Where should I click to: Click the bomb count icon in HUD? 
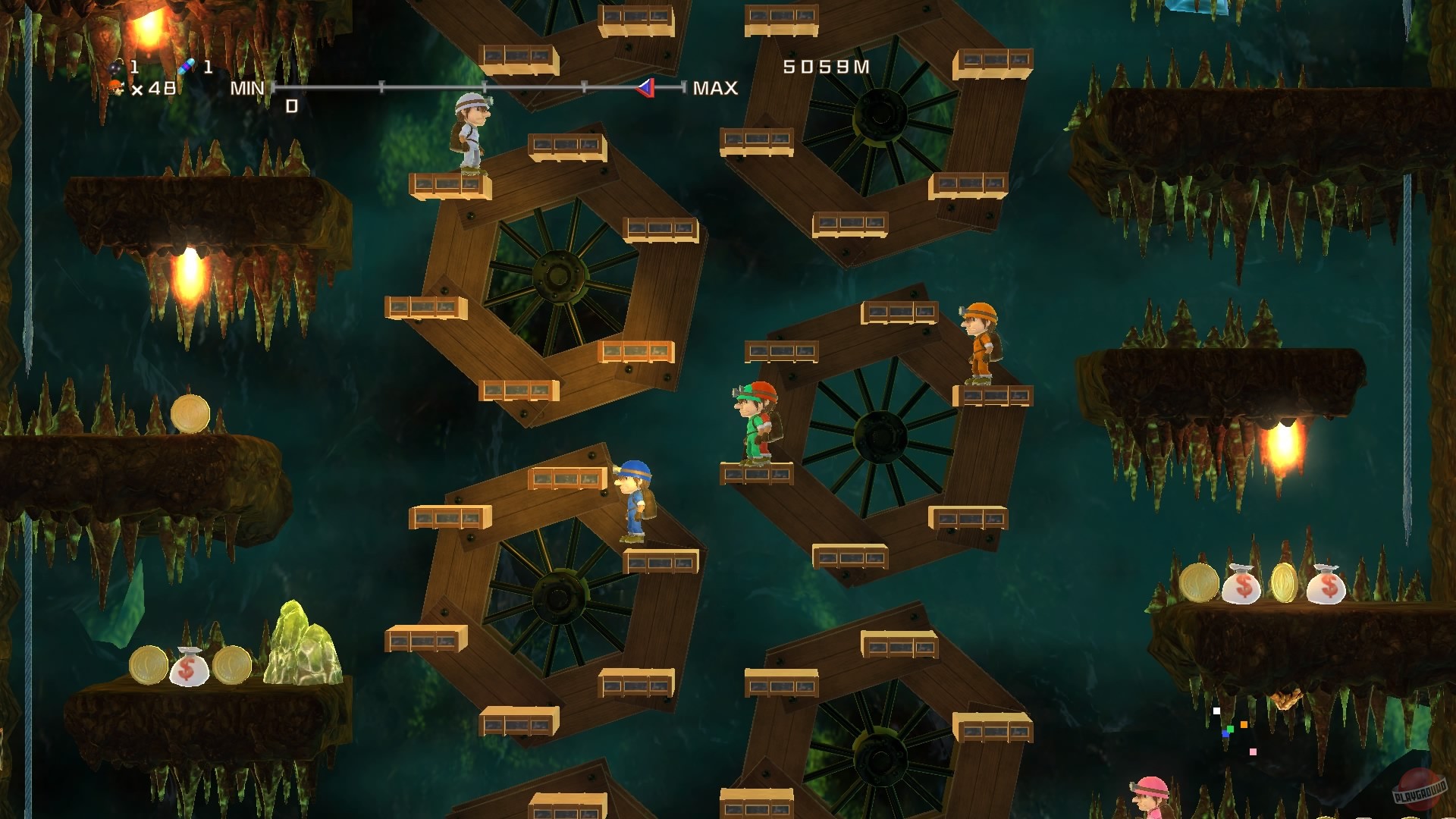[x=114, y=67]
